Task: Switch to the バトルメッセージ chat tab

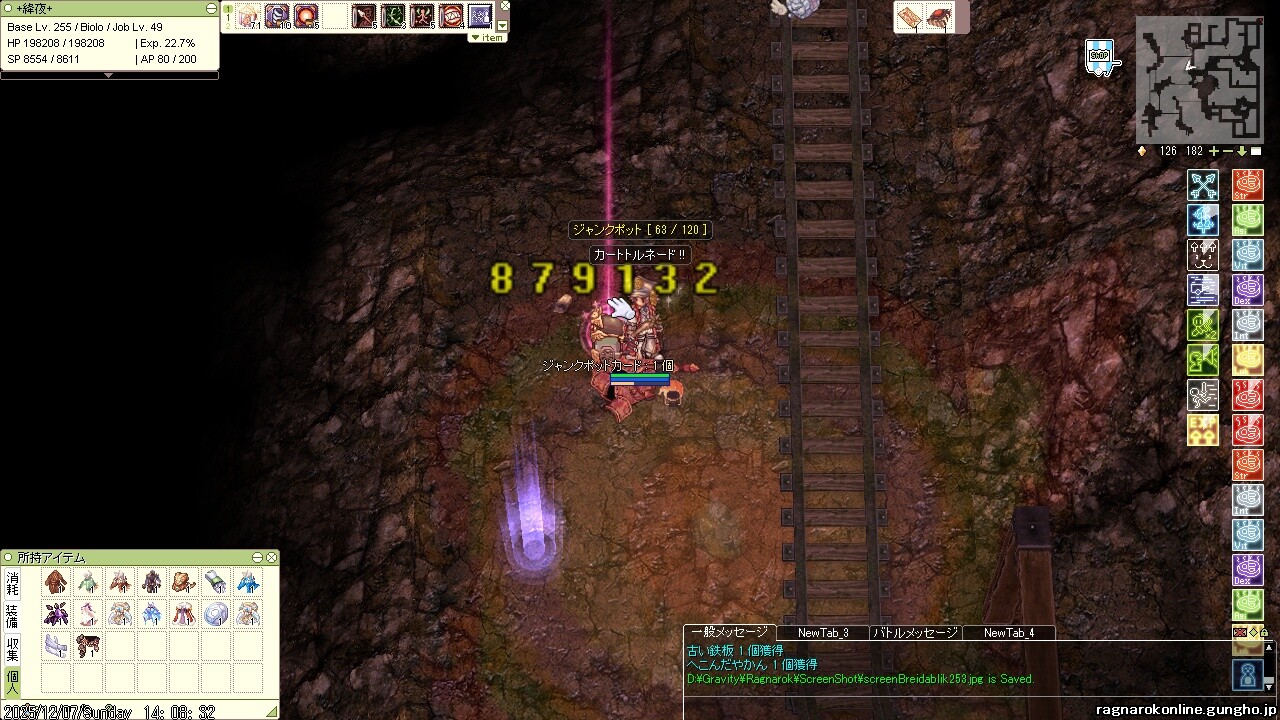Action: point(916,632)
